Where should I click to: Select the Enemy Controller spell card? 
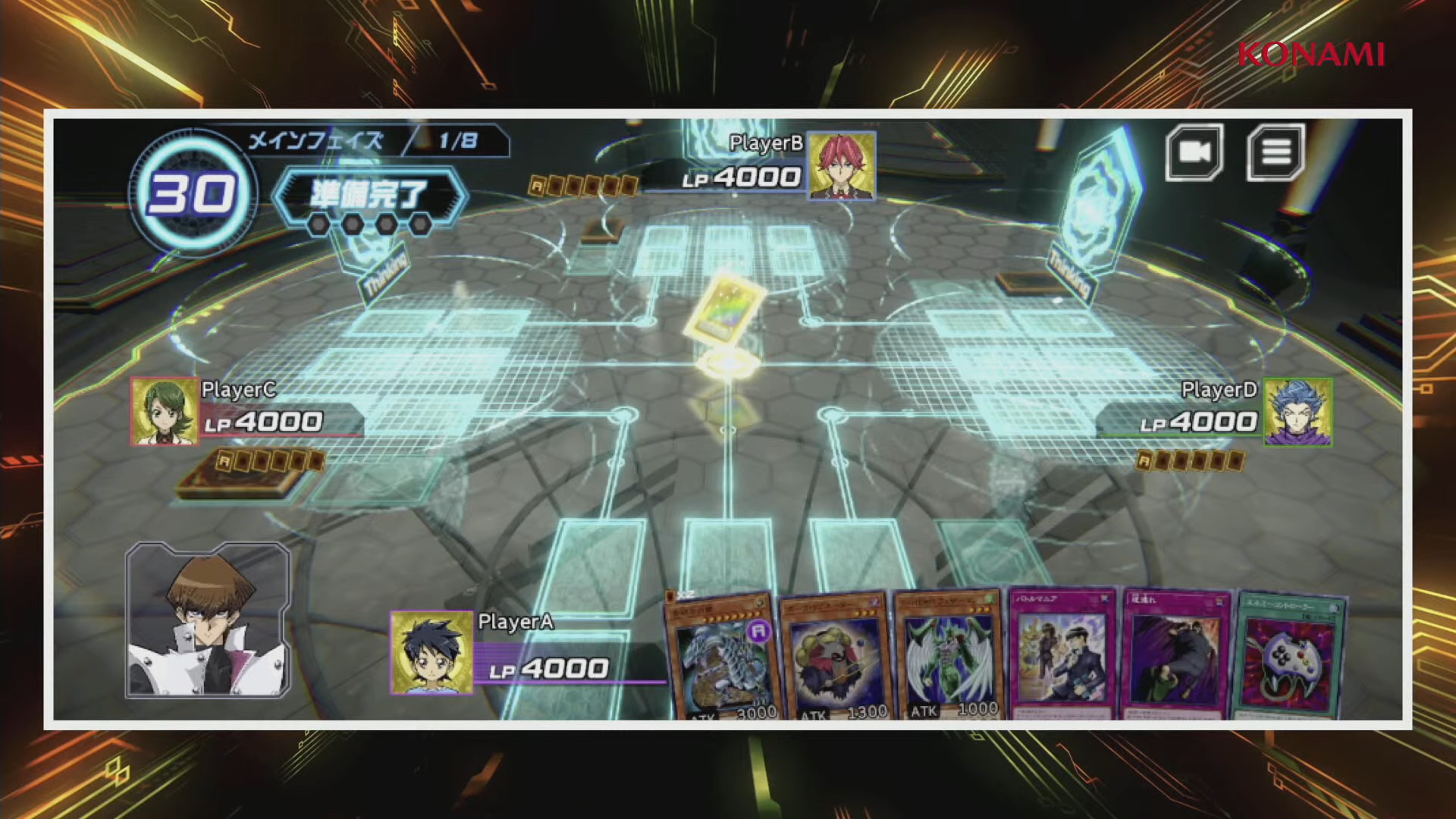[1288, 655]
